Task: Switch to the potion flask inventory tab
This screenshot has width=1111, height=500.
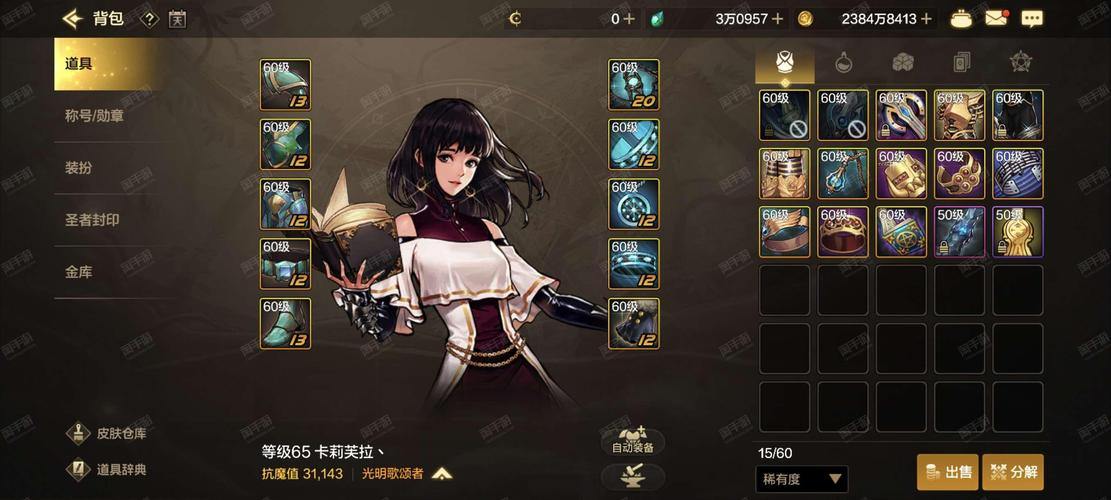Action: 843,62
